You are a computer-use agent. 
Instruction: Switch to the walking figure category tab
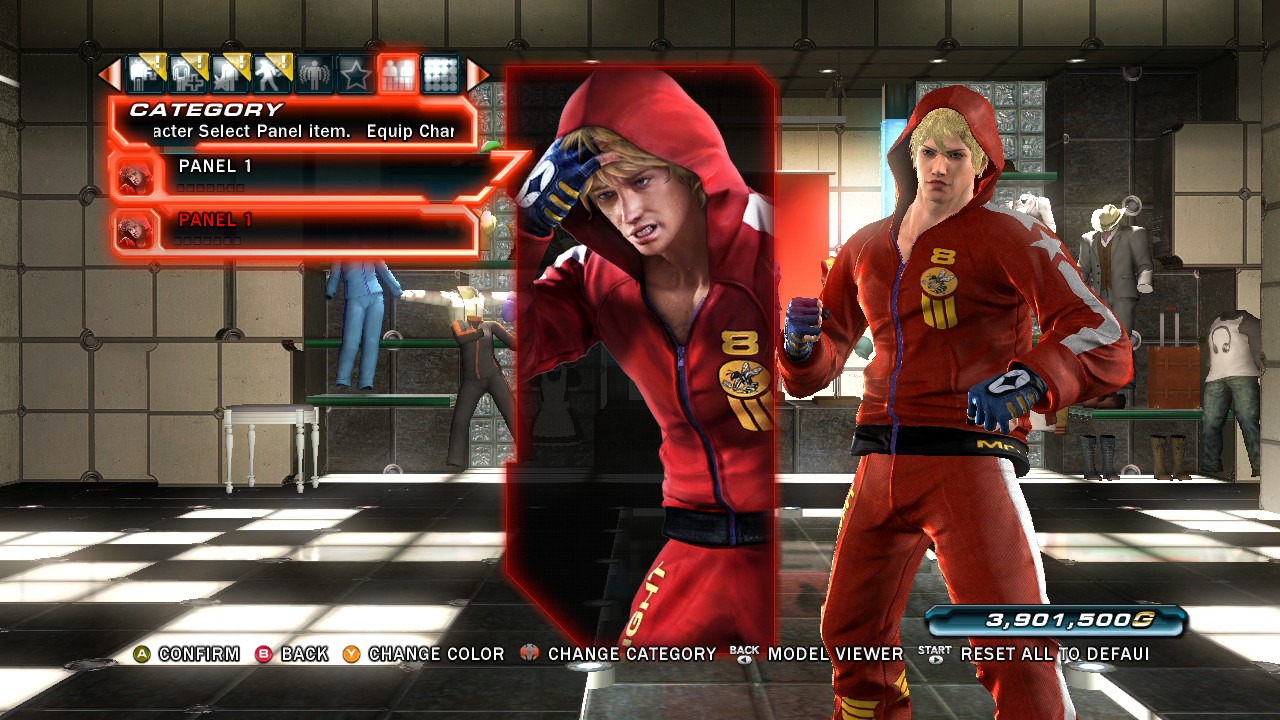click(x=270, y=74)
